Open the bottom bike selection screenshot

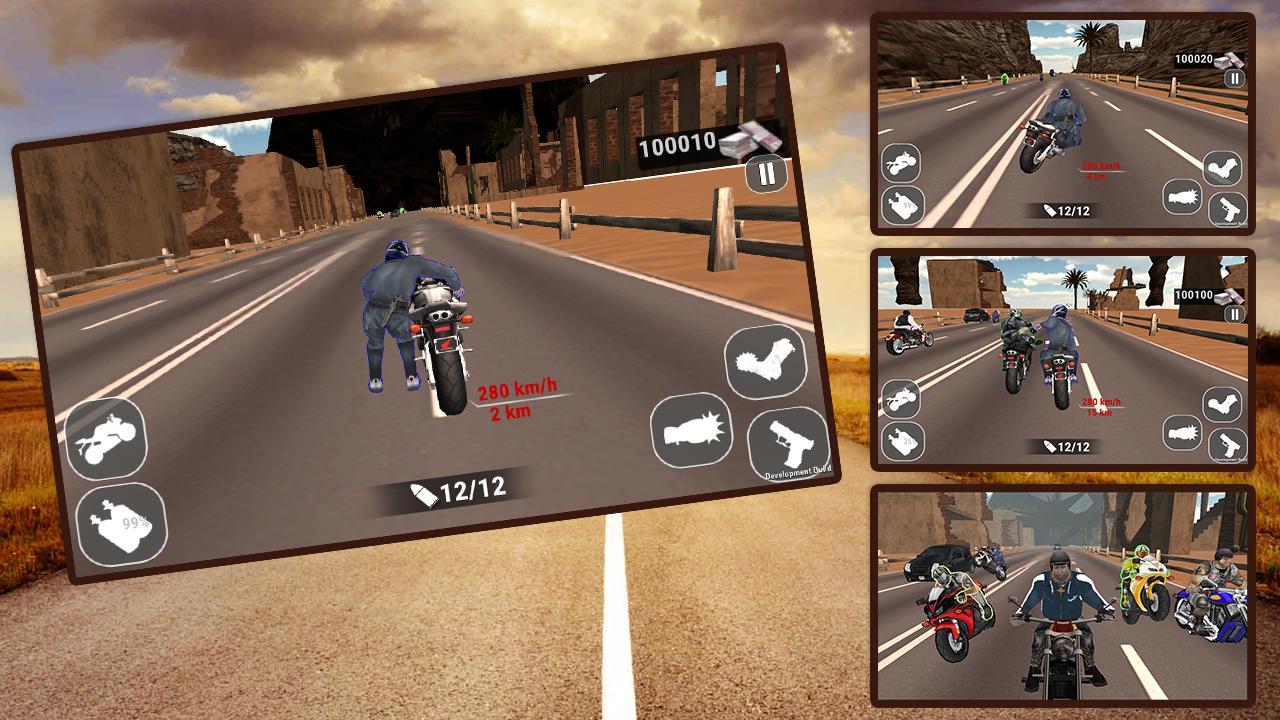(x=1060, y=600)
